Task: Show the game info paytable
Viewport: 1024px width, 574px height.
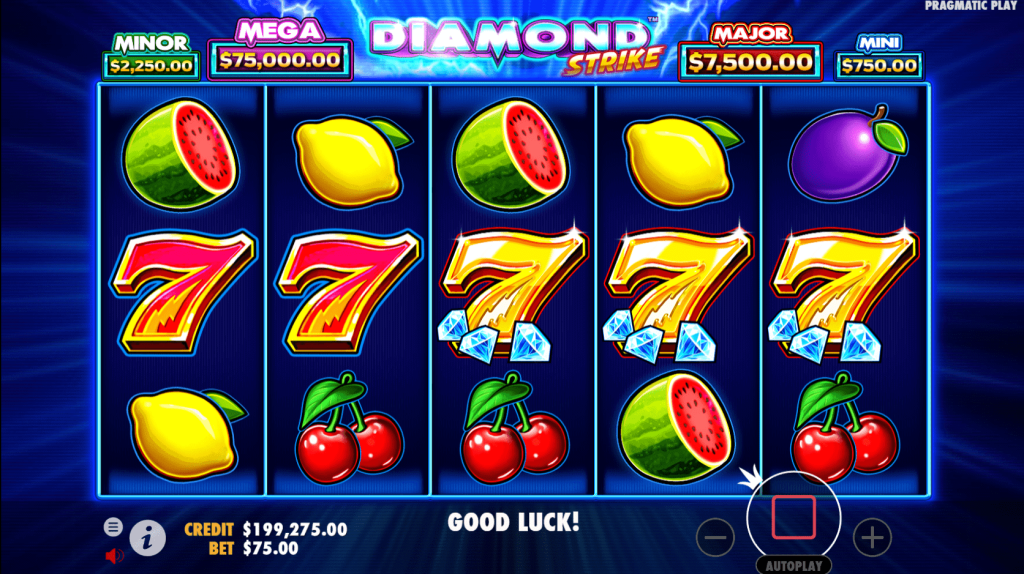Action: coord(147,538)
